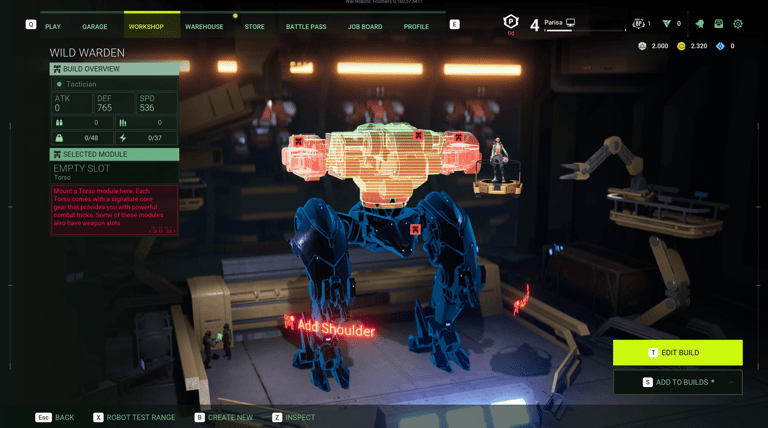View the Profile tab
768x428 pixels.
coord(416,26)
